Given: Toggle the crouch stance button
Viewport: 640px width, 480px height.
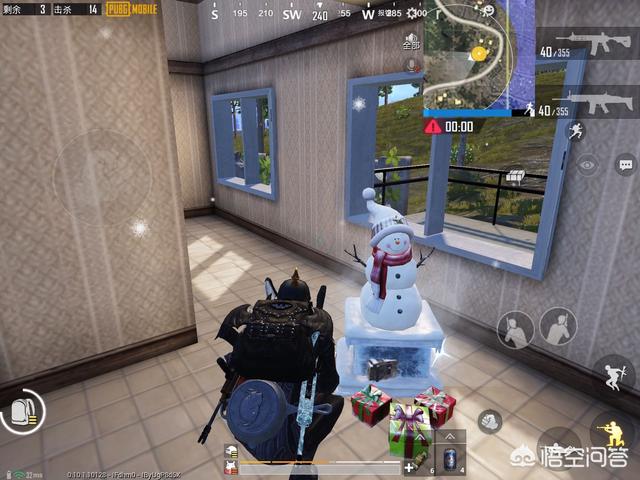Looking at the screenshot, I should (x=611, y=430).
